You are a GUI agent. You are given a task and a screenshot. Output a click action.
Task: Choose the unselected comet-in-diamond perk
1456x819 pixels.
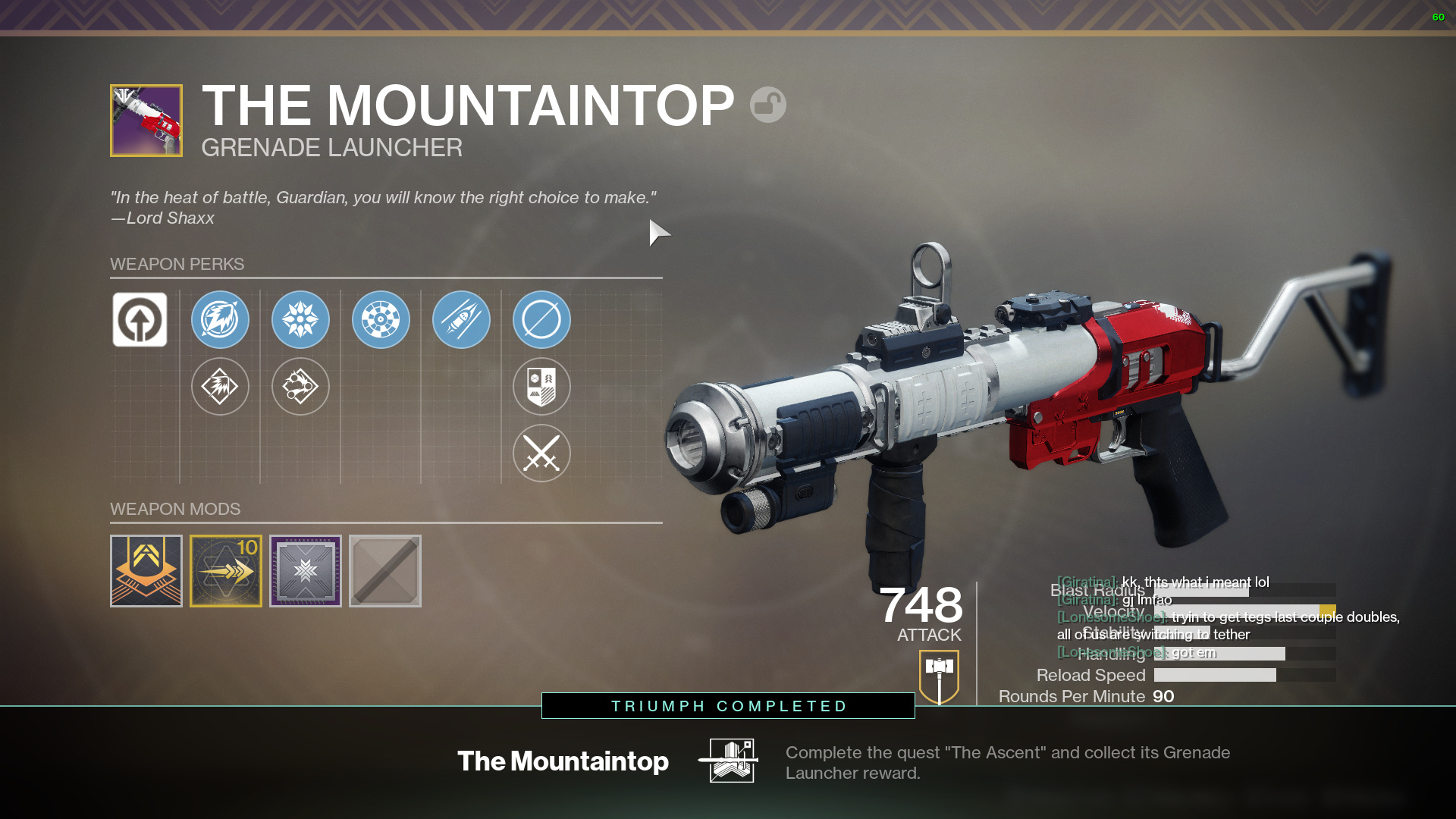(220, 387)
